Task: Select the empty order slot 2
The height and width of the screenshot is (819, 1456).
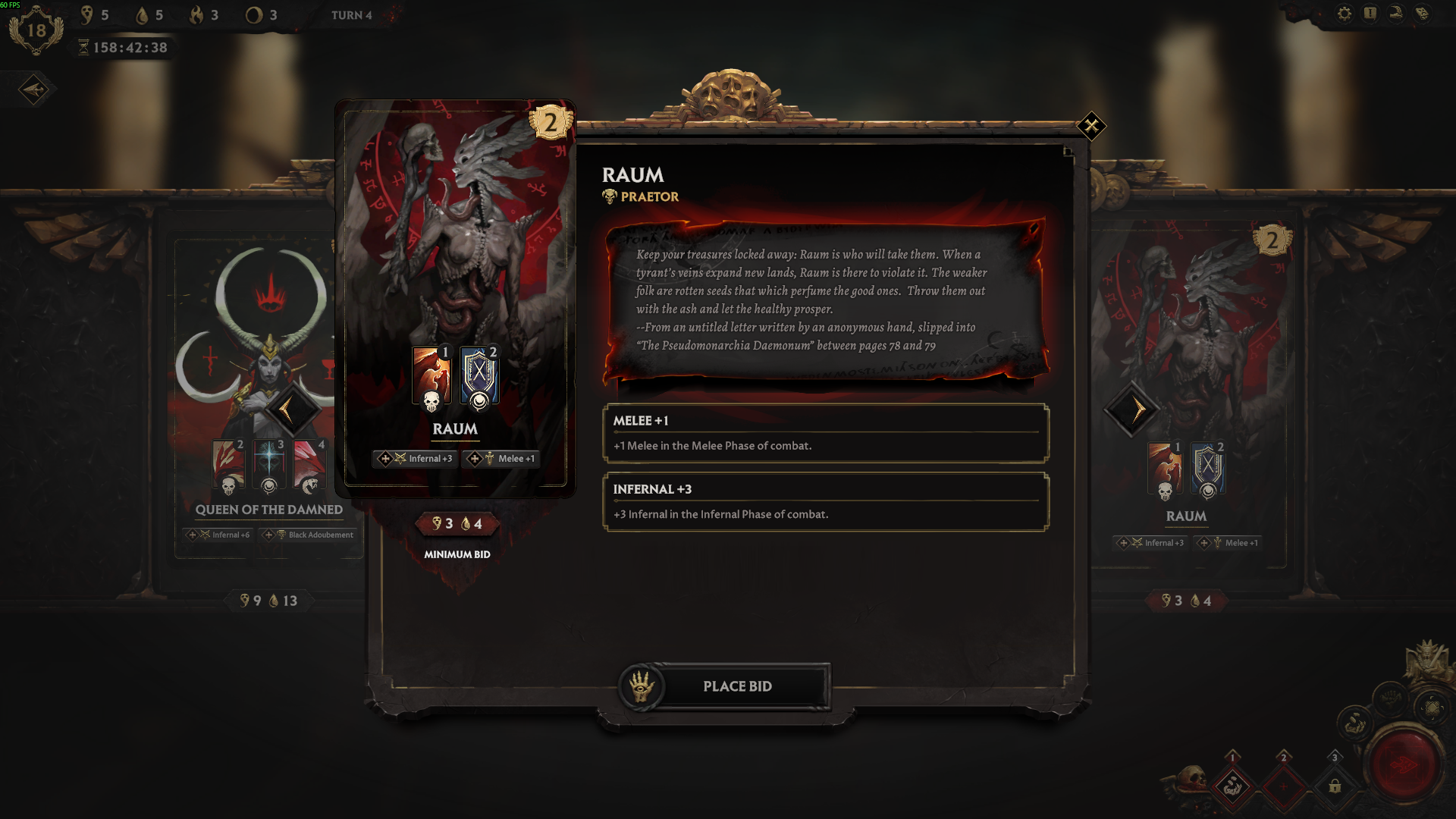Action: pos(1283,786)
